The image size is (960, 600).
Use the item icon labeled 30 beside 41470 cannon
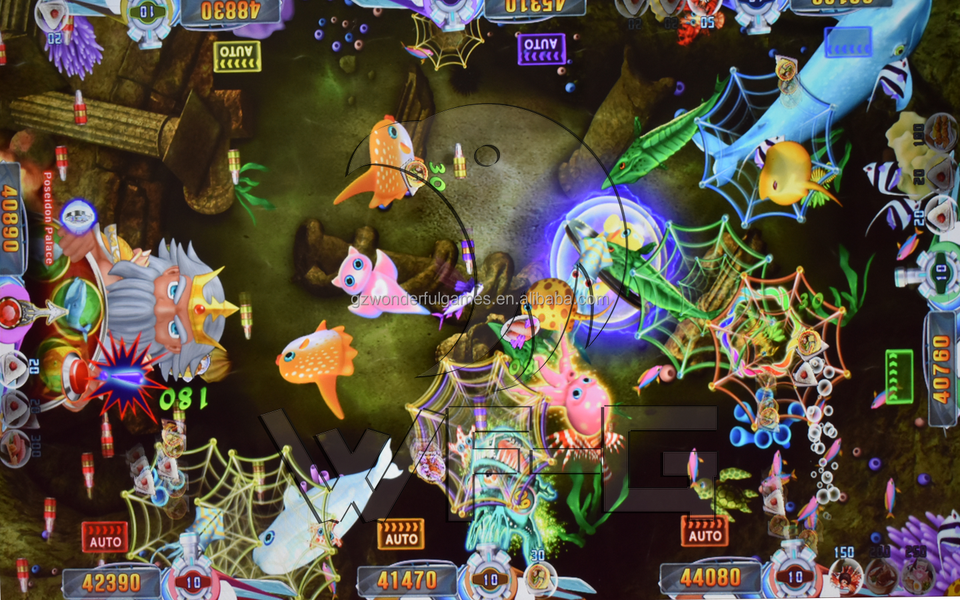540,575
